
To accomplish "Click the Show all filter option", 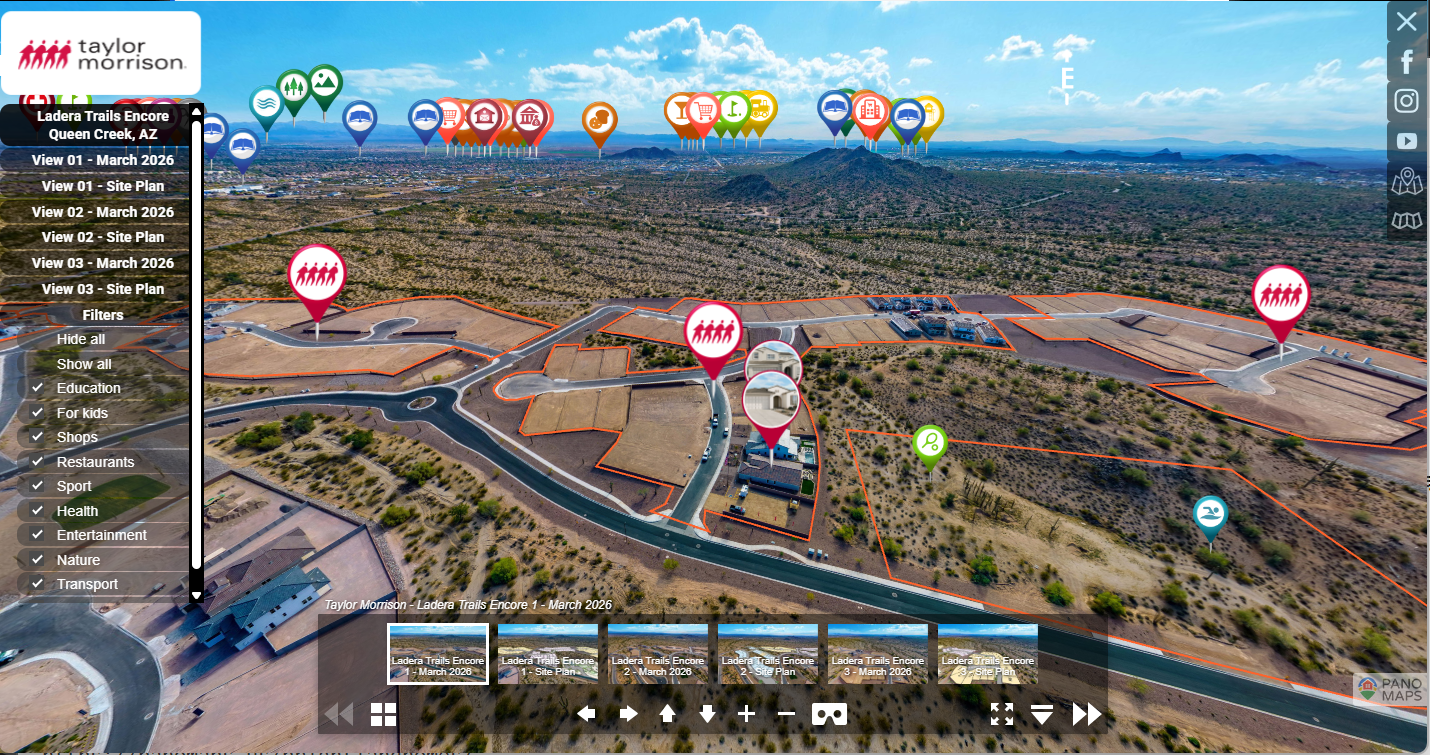I will tap(84, 364).
